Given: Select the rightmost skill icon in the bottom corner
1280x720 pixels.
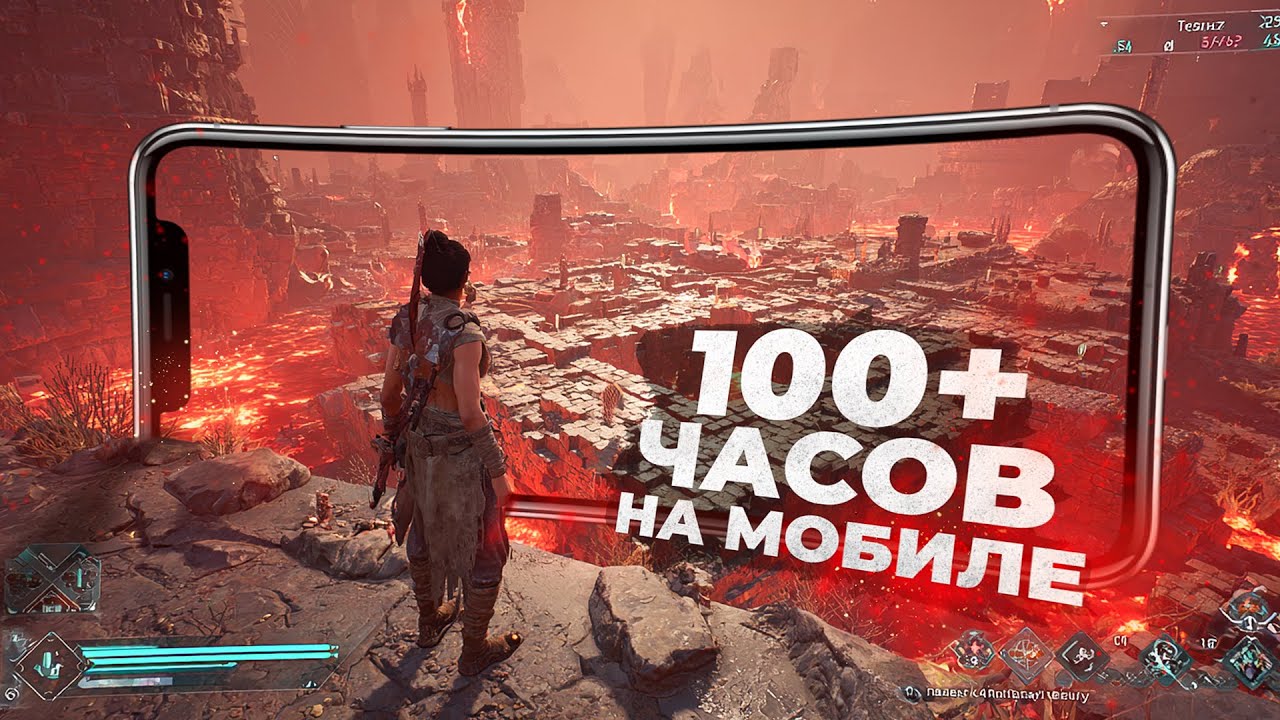Looking at the screenshot, I should pyautogui.click(x=1250, y=660).
